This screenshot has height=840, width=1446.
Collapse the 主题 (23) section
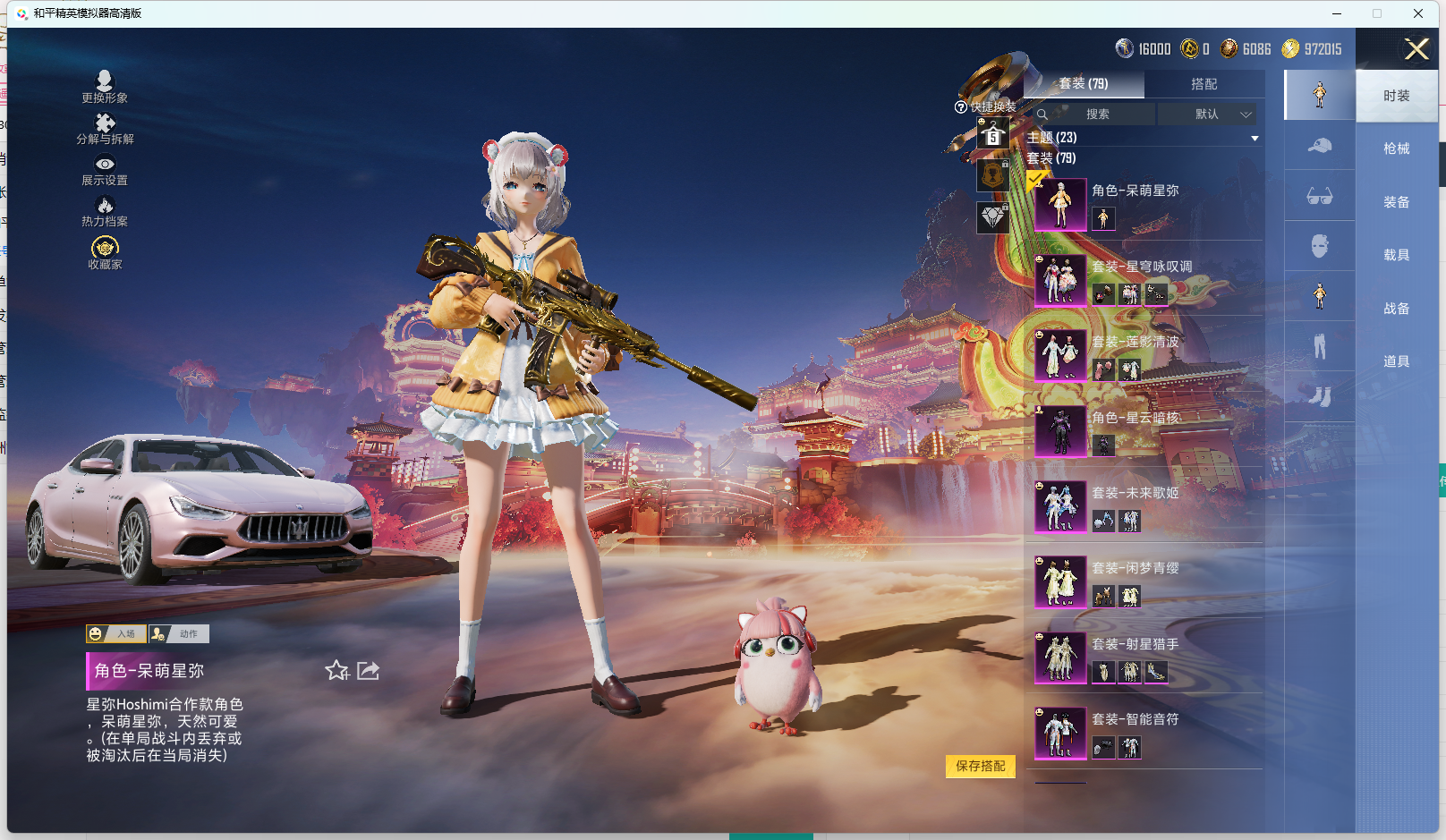[1255, 138]
